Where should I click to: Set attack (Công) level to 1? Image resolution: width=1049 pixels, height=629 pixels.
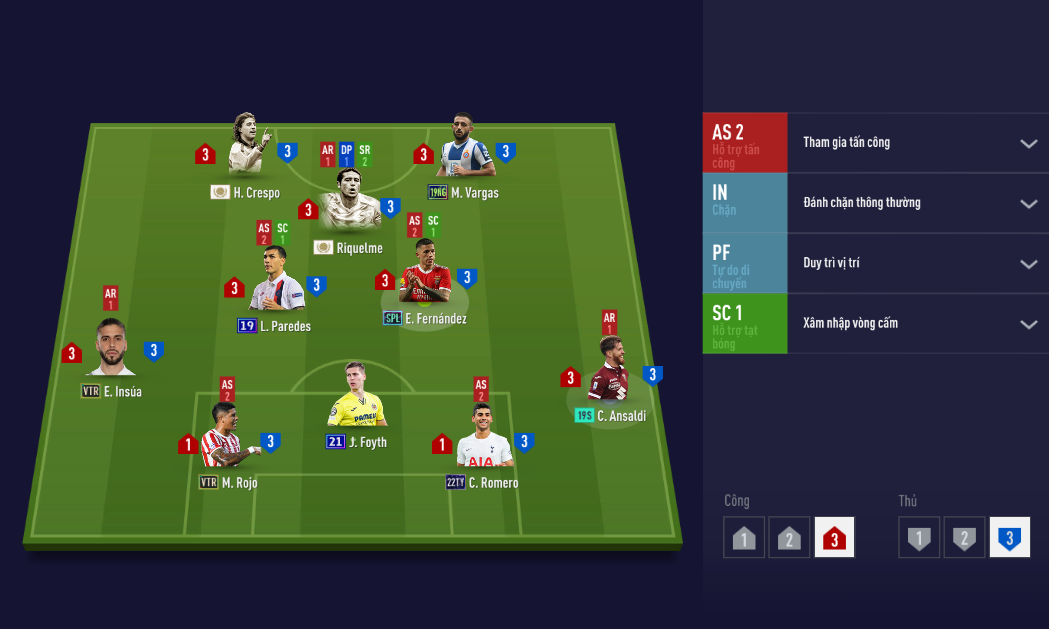pyautogui.click(x=743, y=538)
